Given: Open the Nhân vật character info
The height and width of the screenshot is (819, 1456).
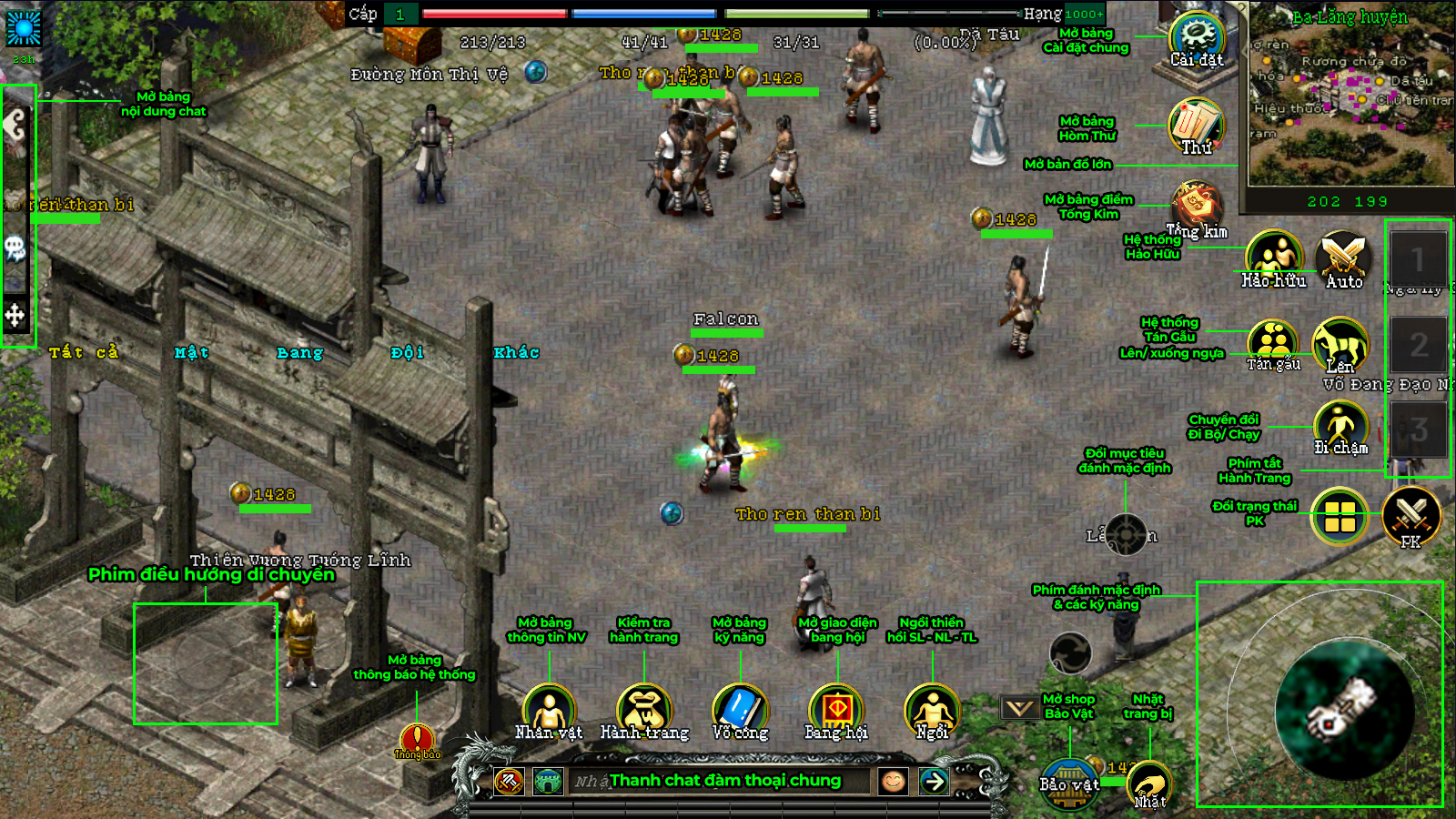Looking at the screenshot, I should 549,711.
